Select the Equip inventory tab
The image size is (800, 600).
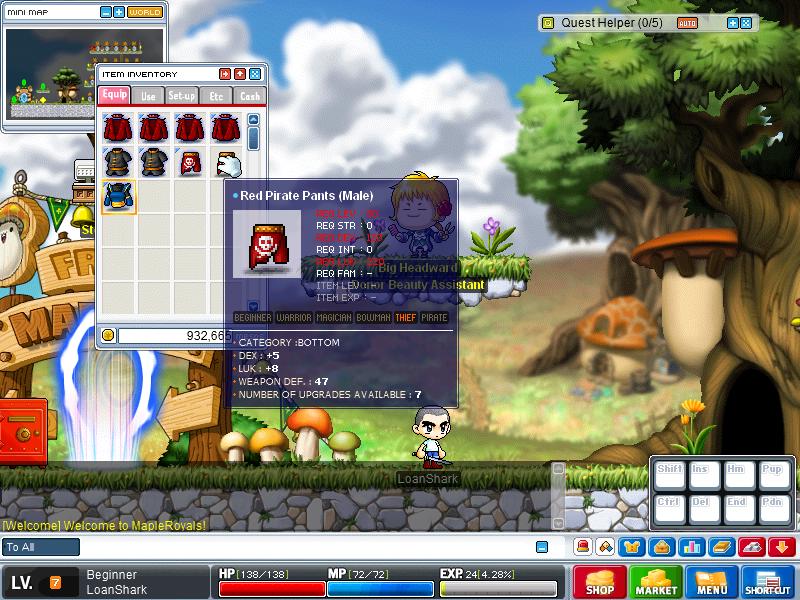[x=114, y=96]
